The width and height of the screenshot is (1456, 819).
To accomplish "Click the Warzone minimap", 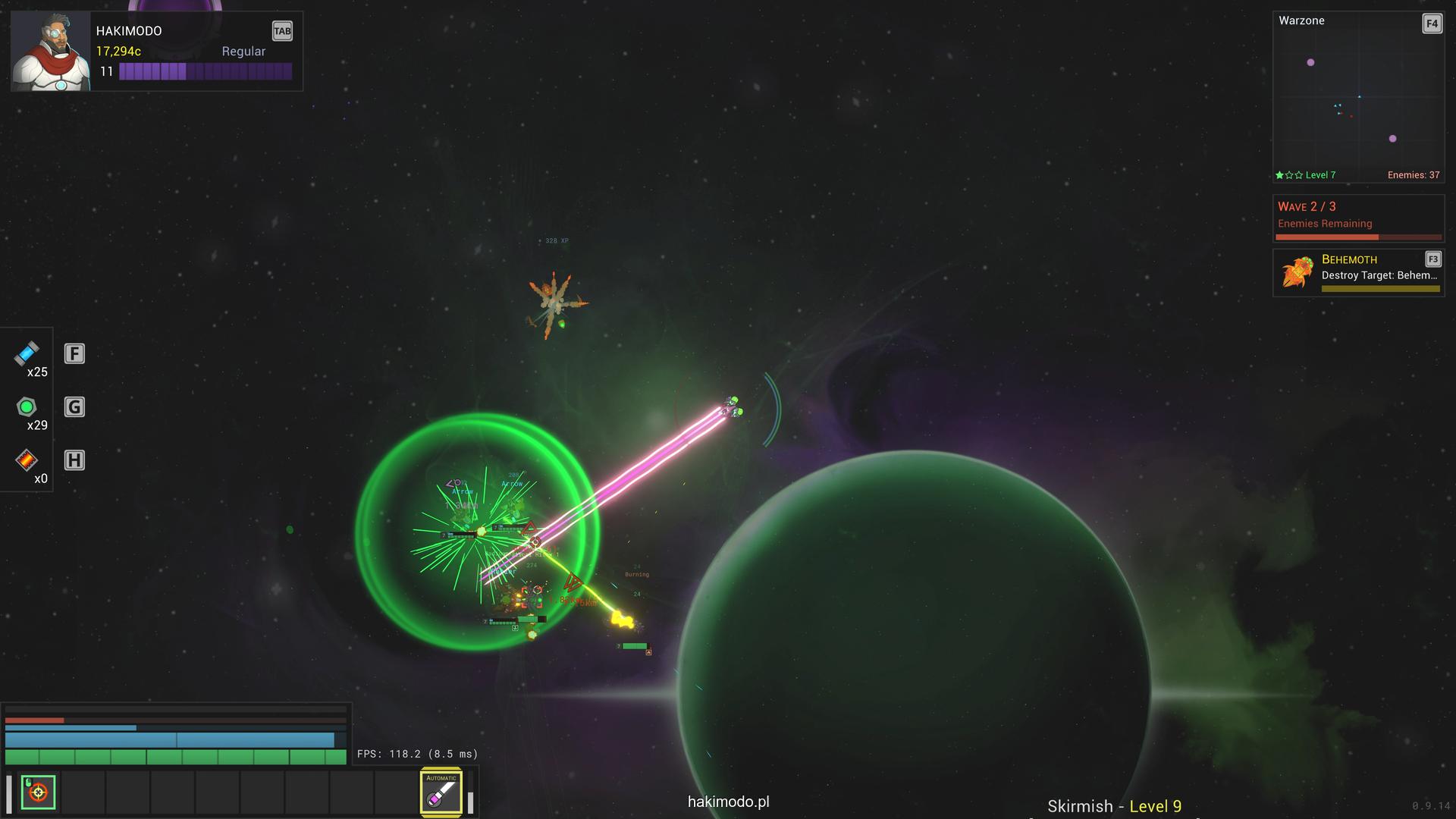I will coord(1357,99).
